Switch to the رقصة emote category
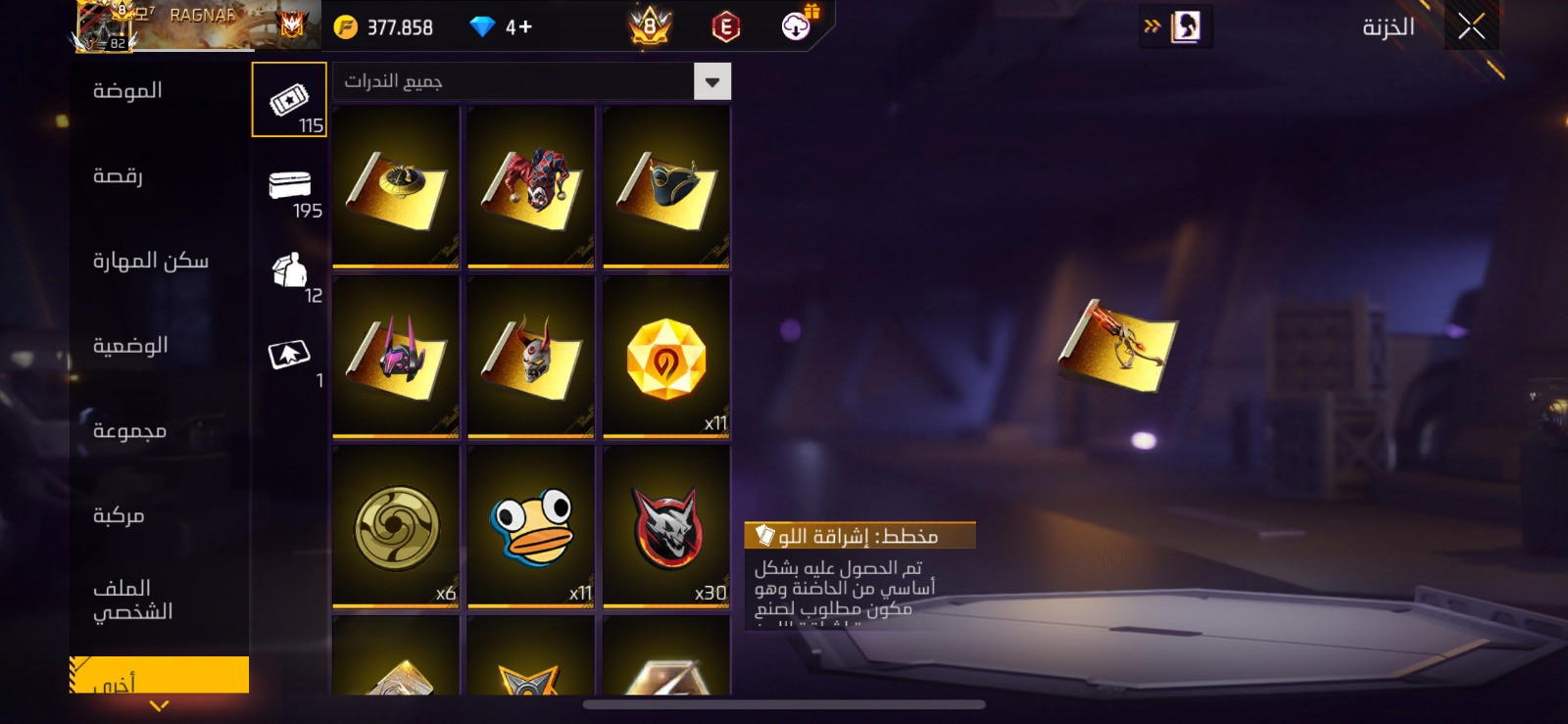The width and height of the screenshot is (1568, 724). tap(118, 176)
